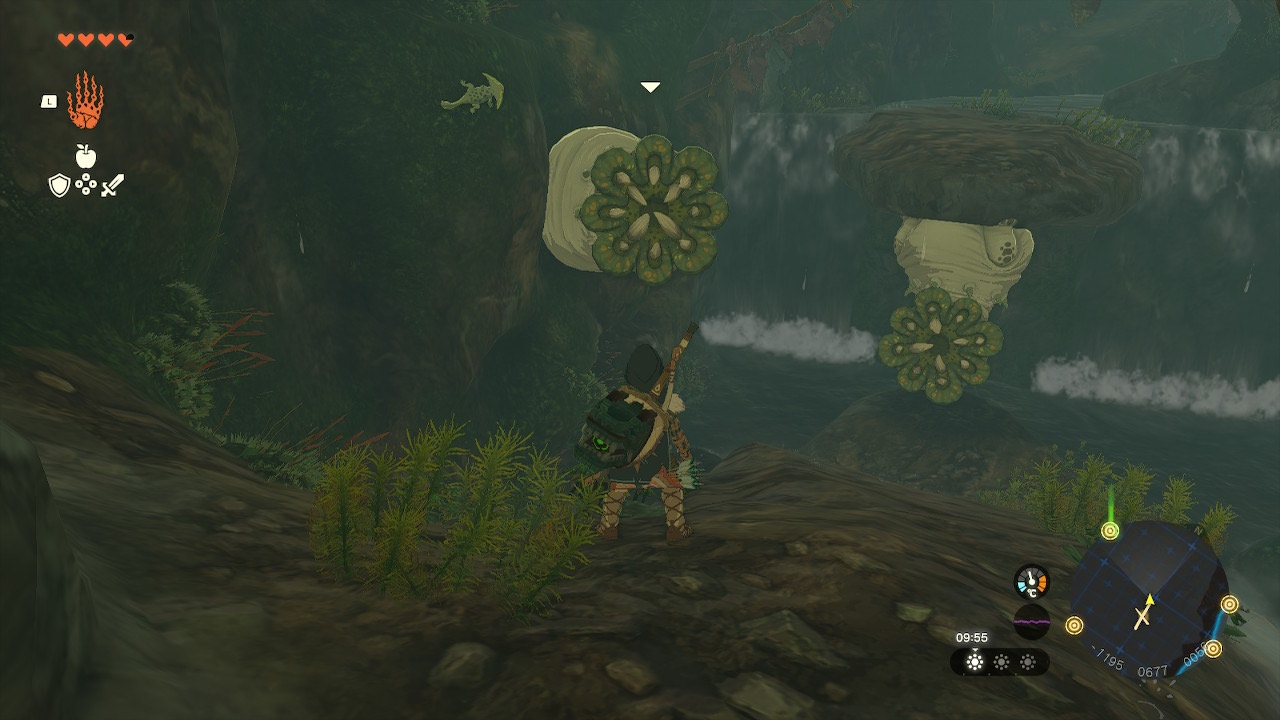Viewport: 1280px width, 720px height.
Task: Activate the orange Ultrahand ability icon
Action: [x=86, y=100]
